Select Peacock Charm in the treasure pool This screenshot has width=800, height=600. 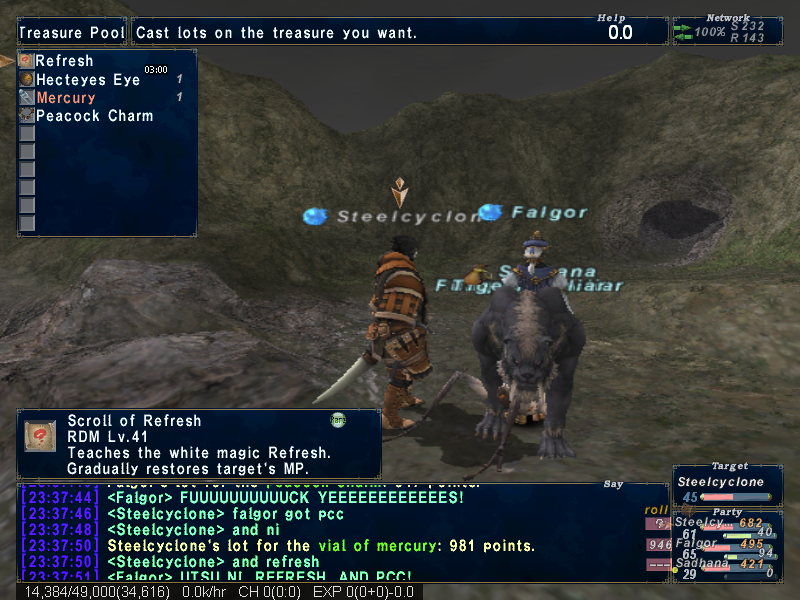pos(94,116)
